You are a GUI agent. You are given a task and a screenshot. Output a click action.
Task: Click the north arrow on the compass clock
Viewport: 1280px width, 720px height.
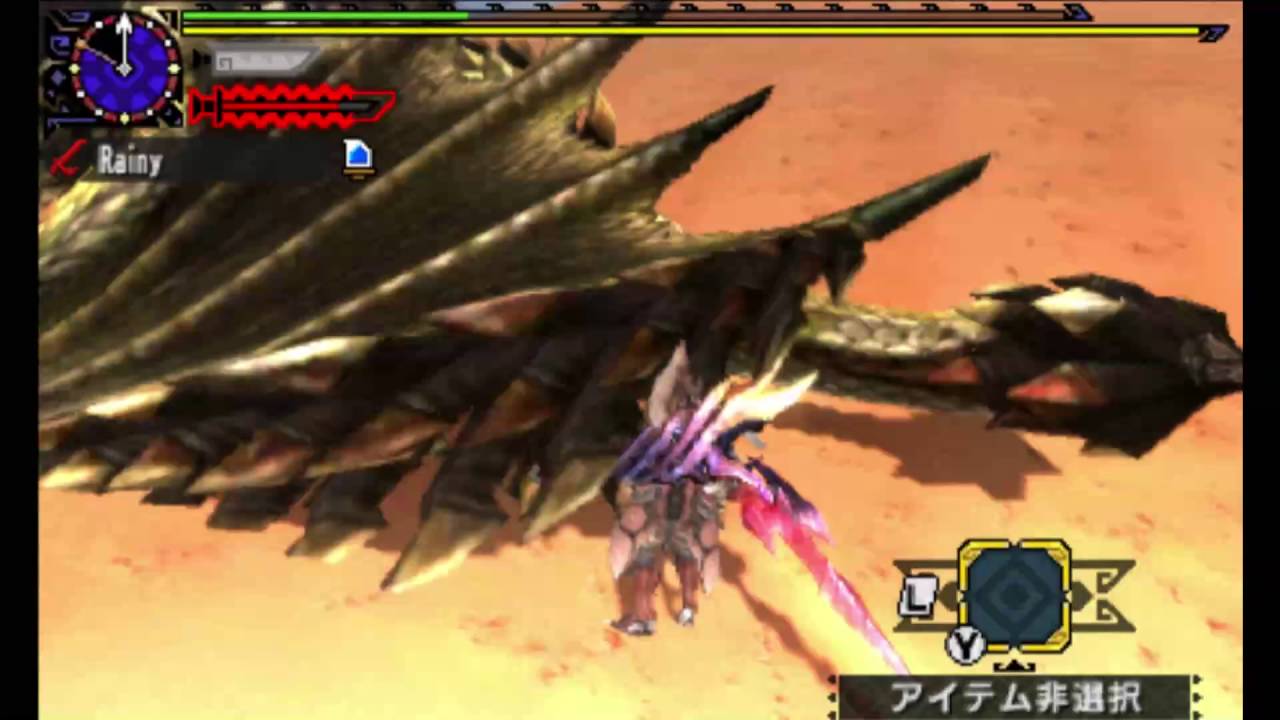(x=122, y=30)
